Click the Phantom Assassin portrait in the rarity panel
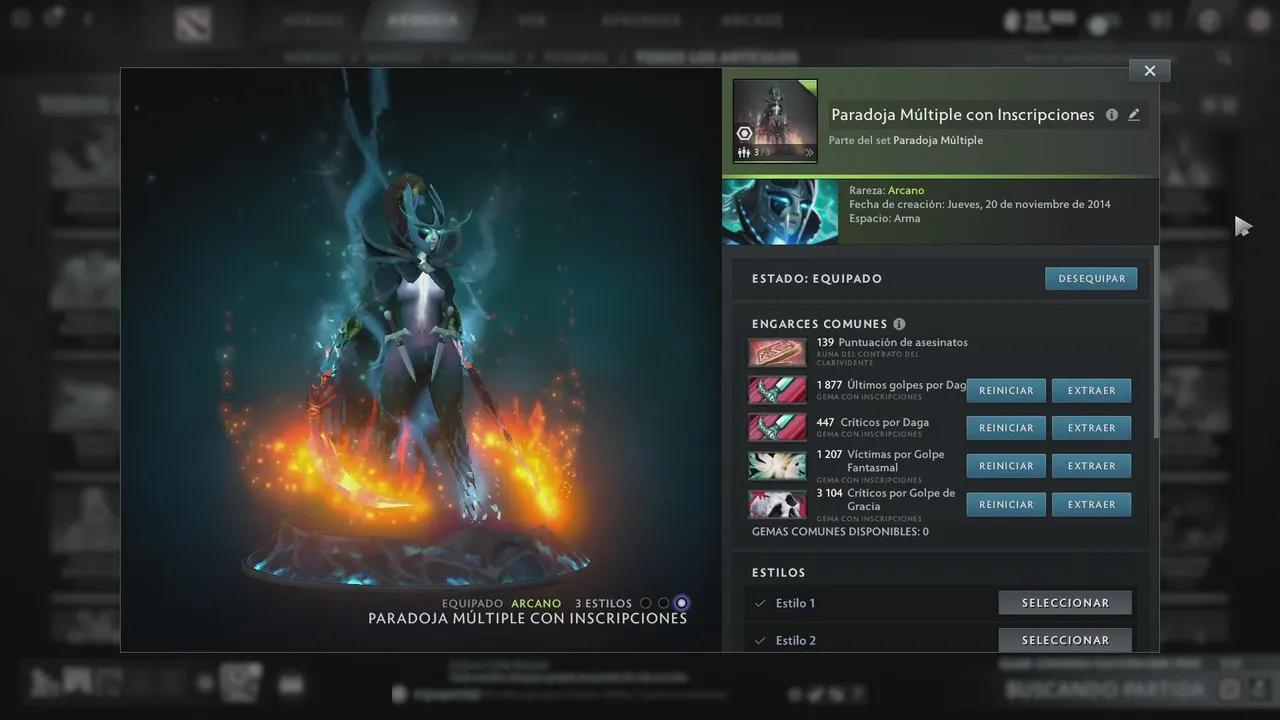The height and width of the screenshot is (720, 1280). 779,211
